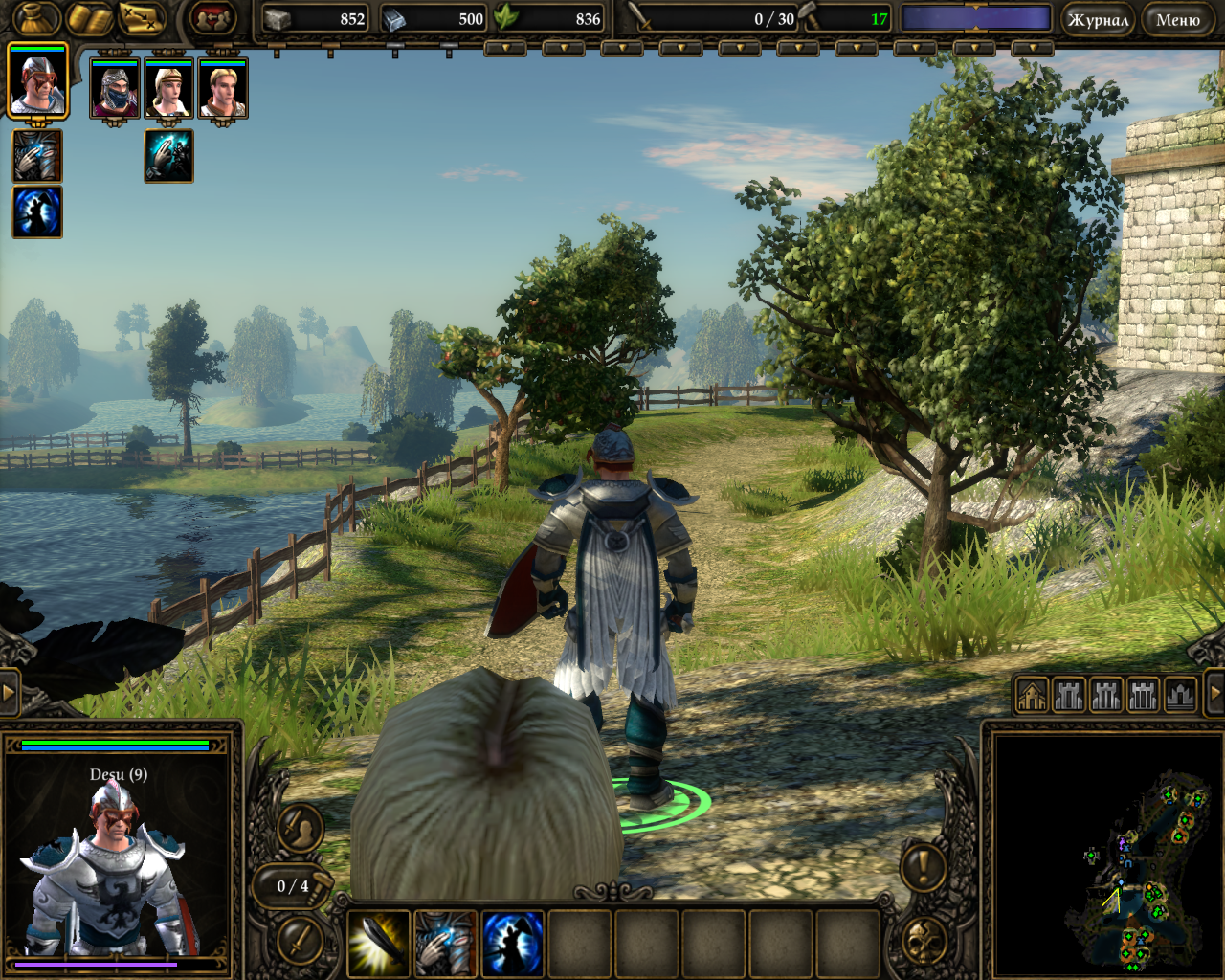Screen dimensions: 1225x980
Task: Select the golden house building category
Action: pyautogui.click(x=1032, y=695)
